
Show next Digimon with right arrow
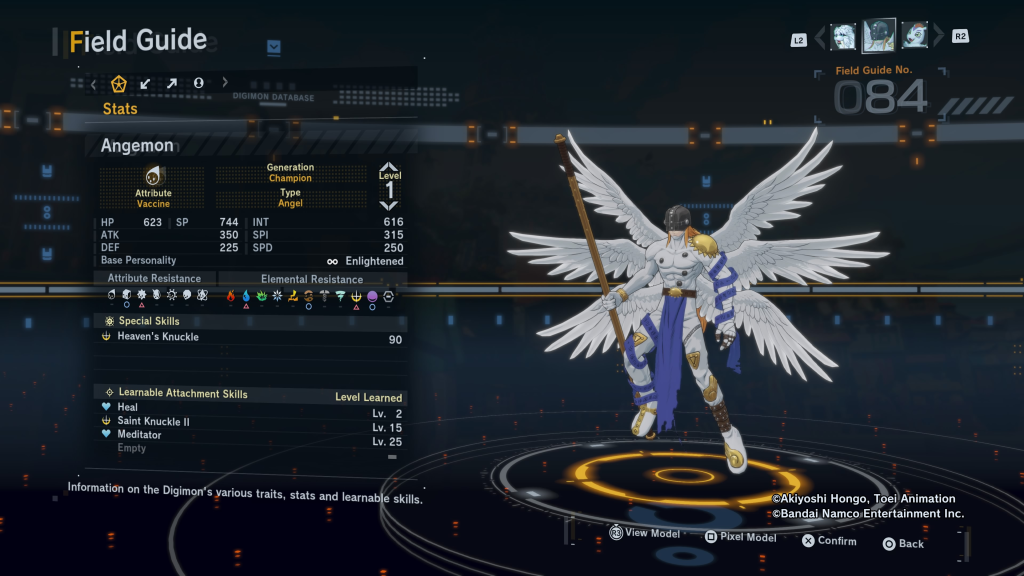click(937, 37)
